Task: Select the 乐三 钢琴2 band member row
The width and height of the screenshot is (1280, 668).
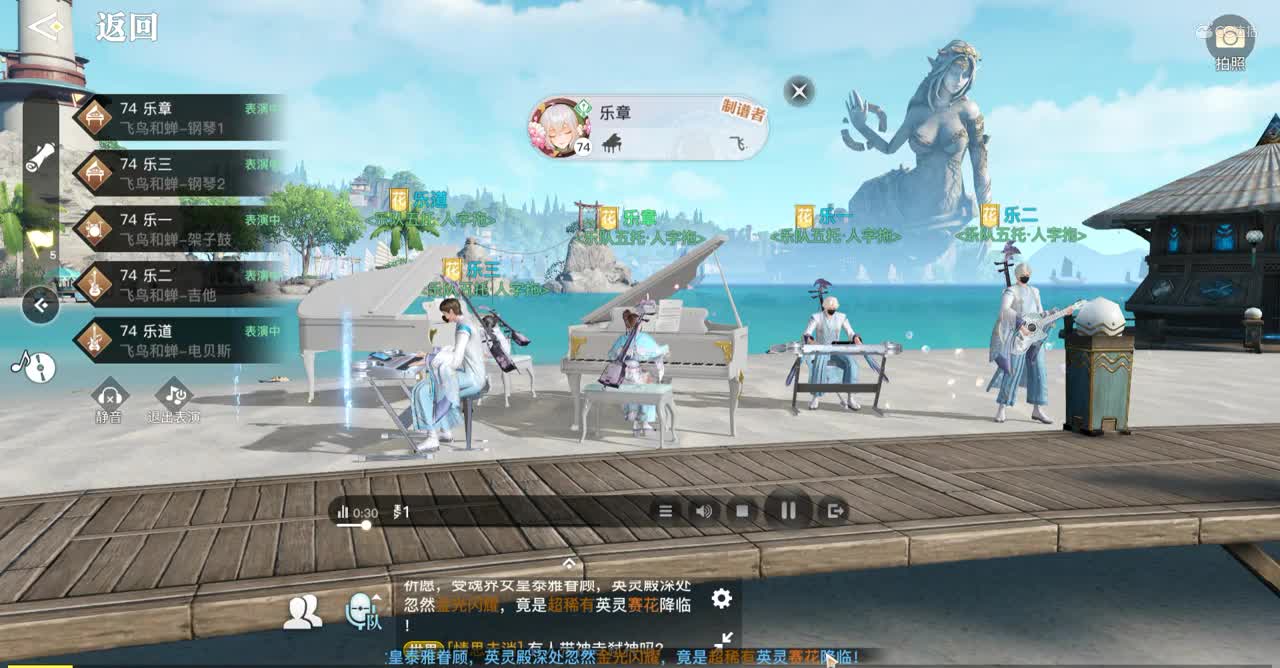Action: point(180,173)
